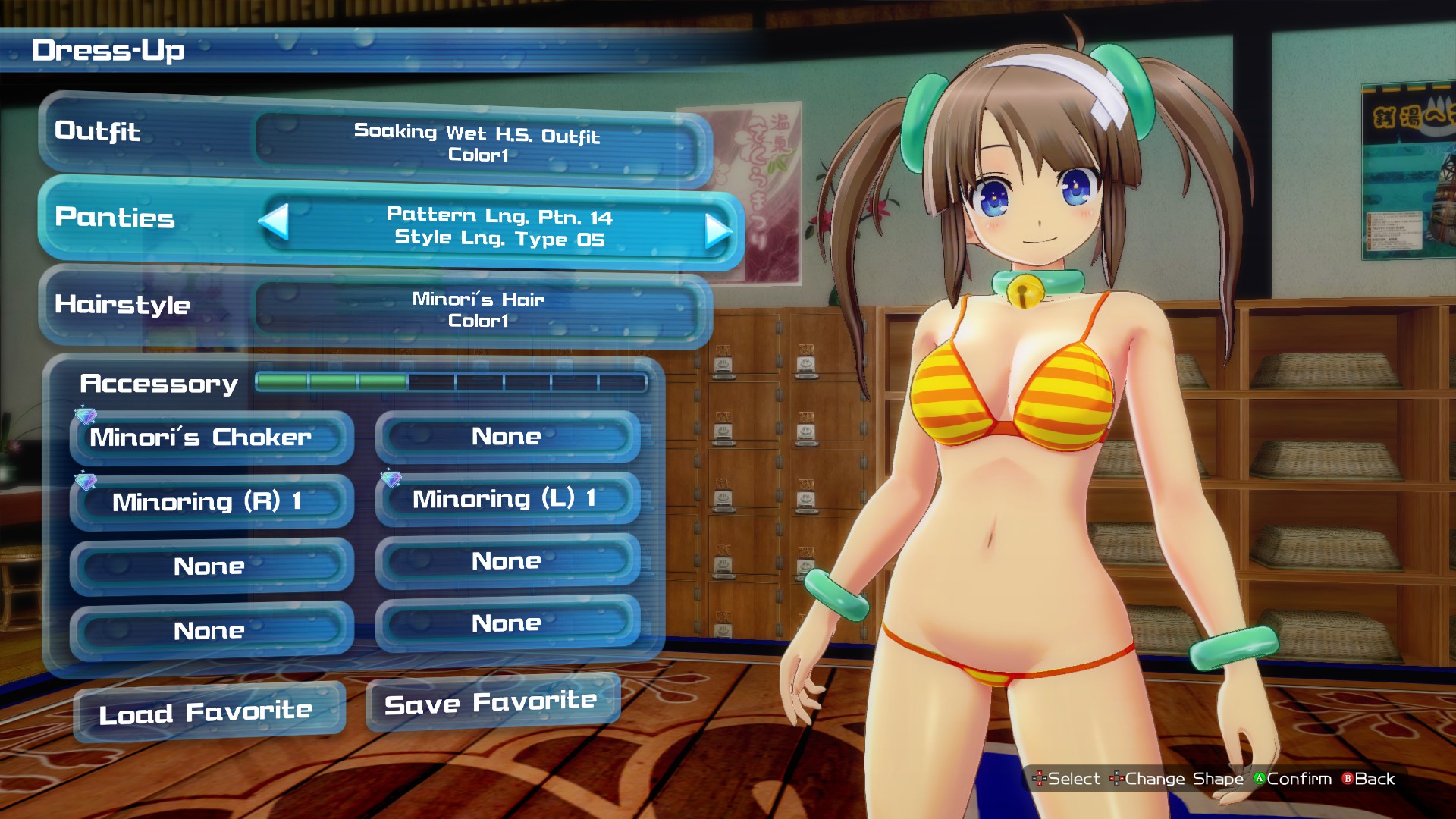Open Load Favorite
The image size is (1456, 819).
coord(209,712)
